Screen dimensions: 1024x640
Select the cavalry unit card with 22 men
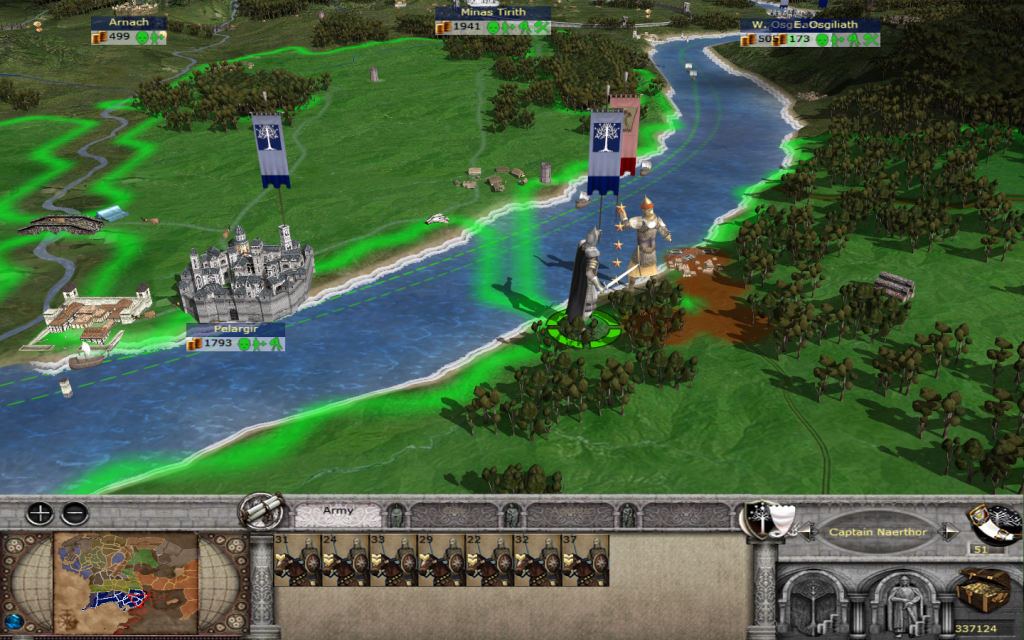tap(489, 561)
